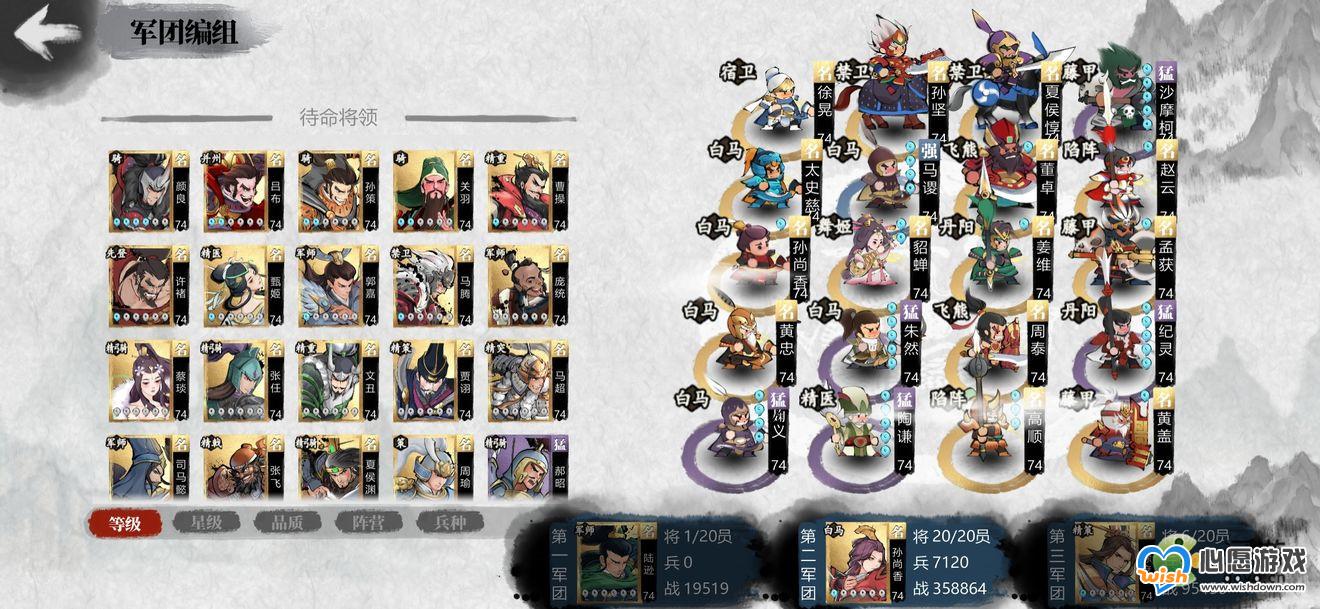Click the 许褚 general card
The height and width of the screenshot is (609, 1320).
(147, 286)
